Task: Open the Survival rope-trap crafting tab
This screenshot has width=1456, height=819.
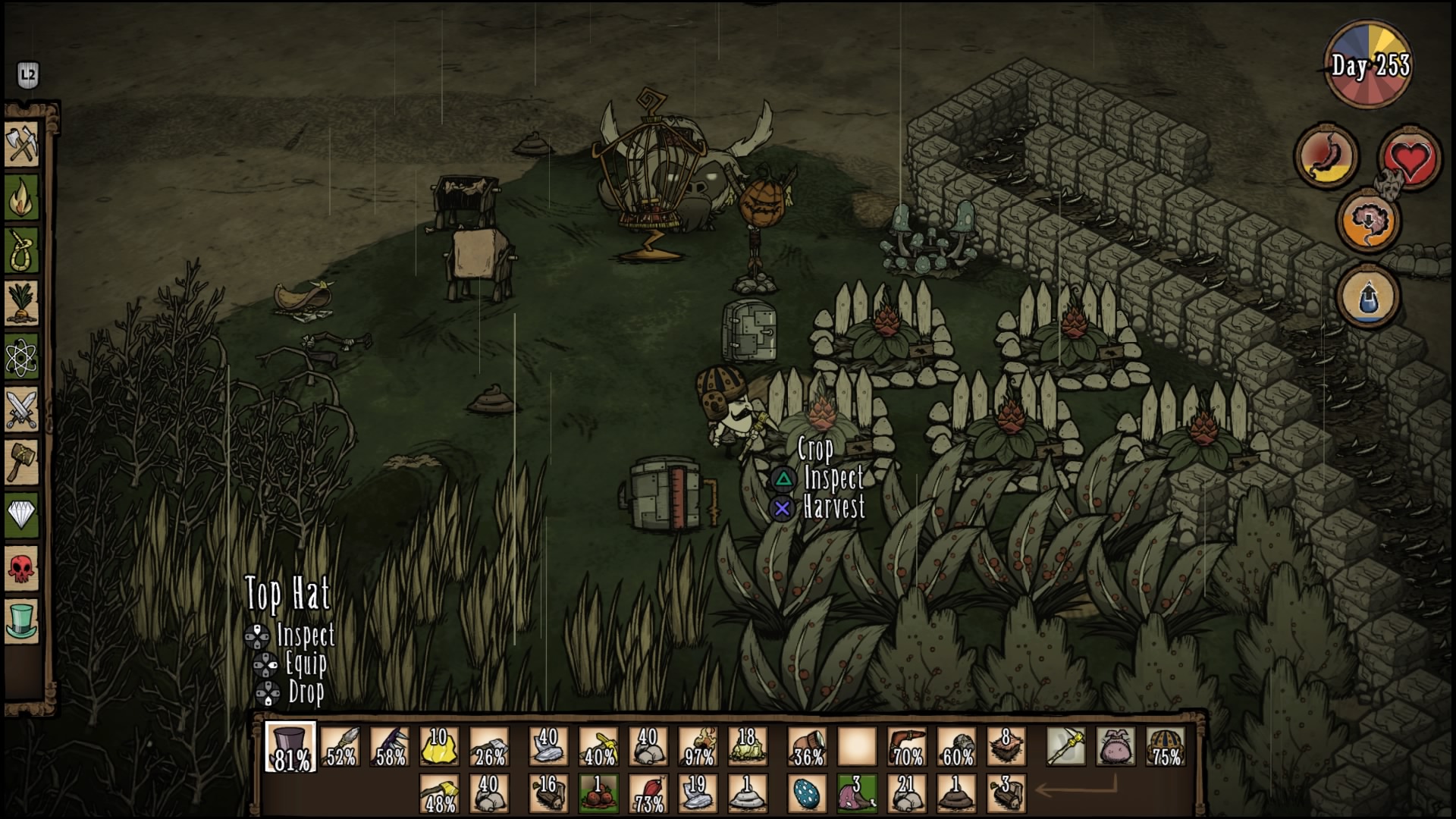Action: (22, 249)
